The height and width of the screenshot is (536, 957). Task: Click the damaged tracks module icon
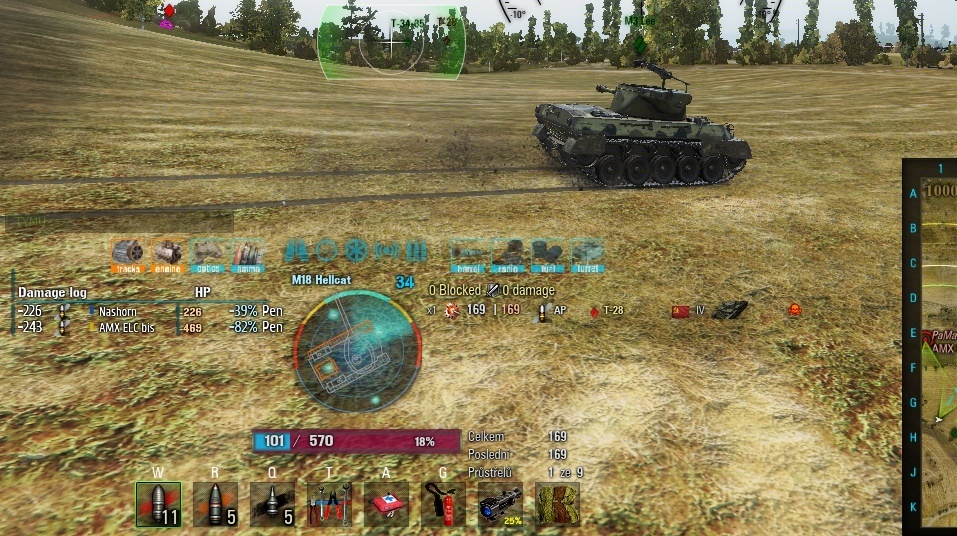[x=128, y=254]
